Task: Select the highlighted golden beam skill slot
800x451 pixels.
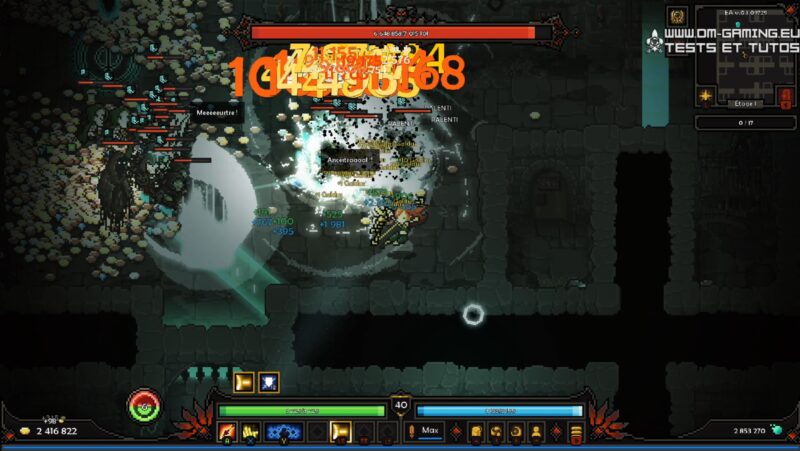Action: [x=340, y=432]
